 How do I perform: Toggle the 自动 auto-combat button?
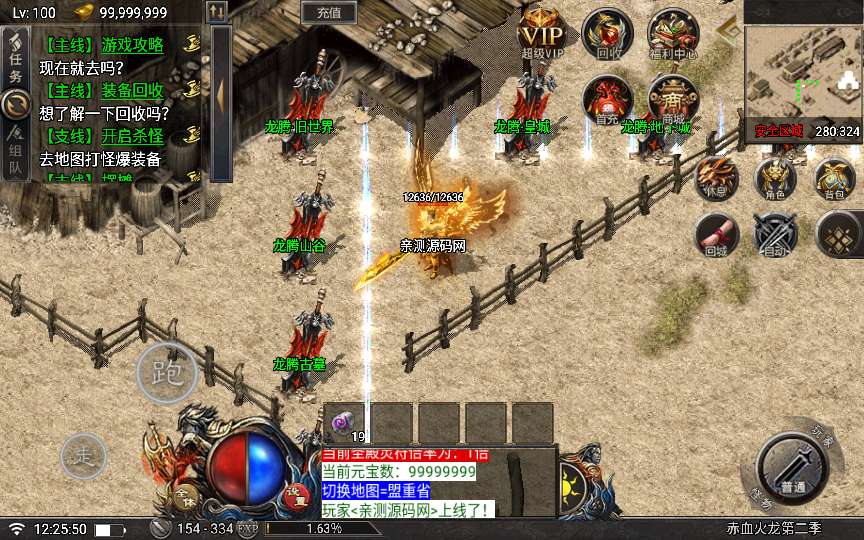[x=775, y=236]
